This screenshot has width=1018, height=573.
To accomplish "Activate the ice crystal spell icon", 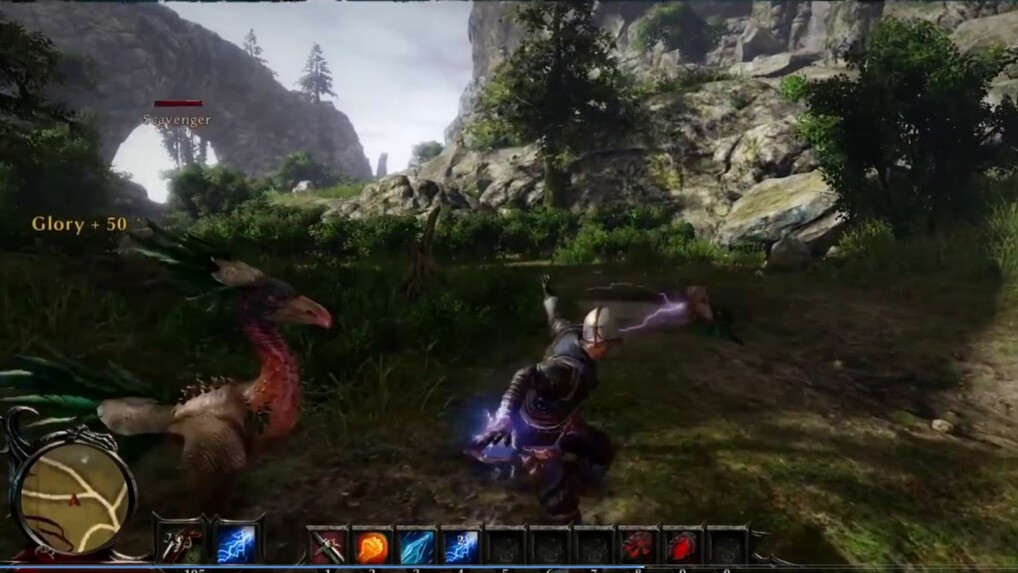I will [416, 546].
